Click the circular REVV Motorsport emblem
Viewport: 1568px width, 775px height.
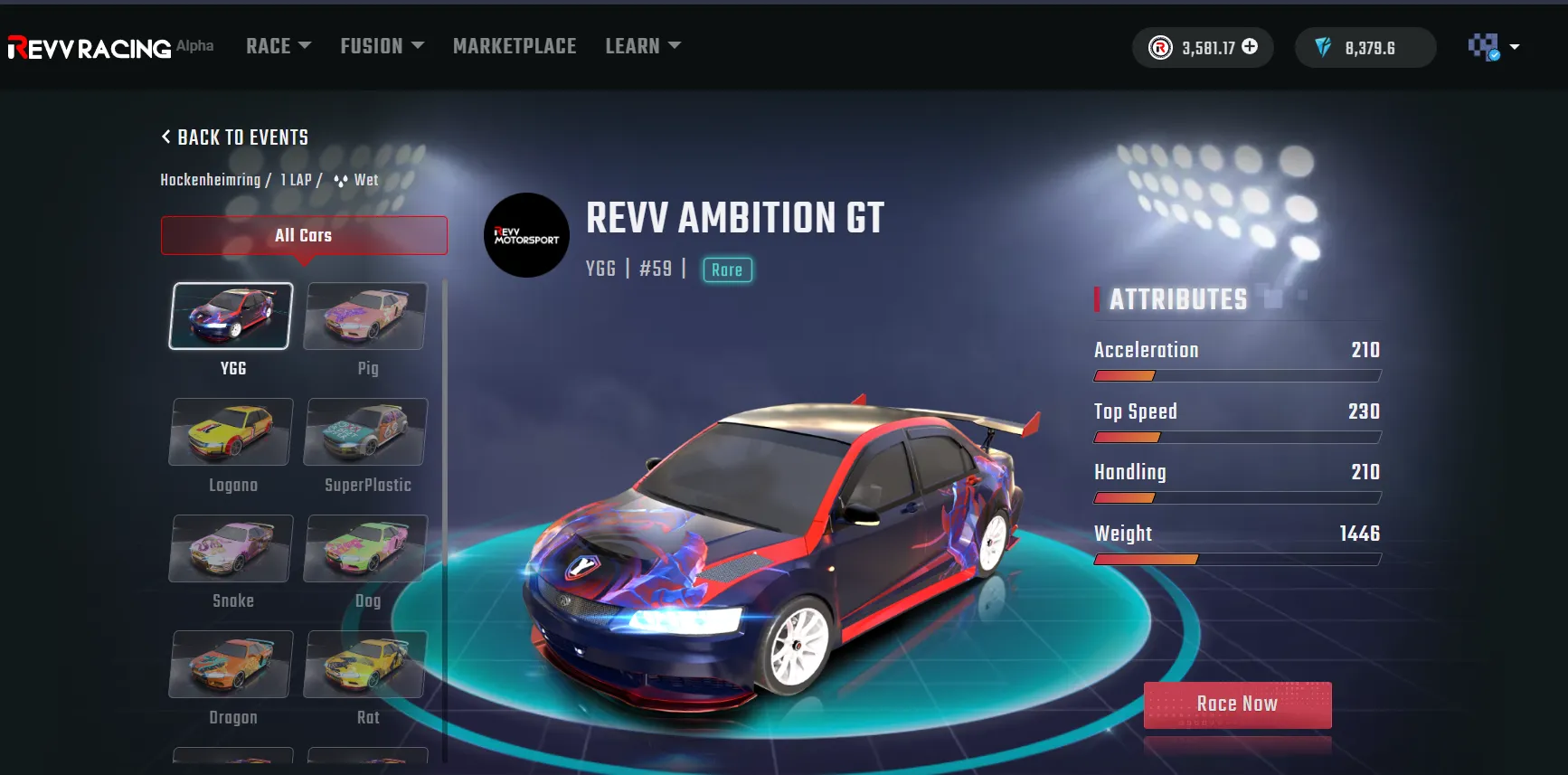pos(525,235)
